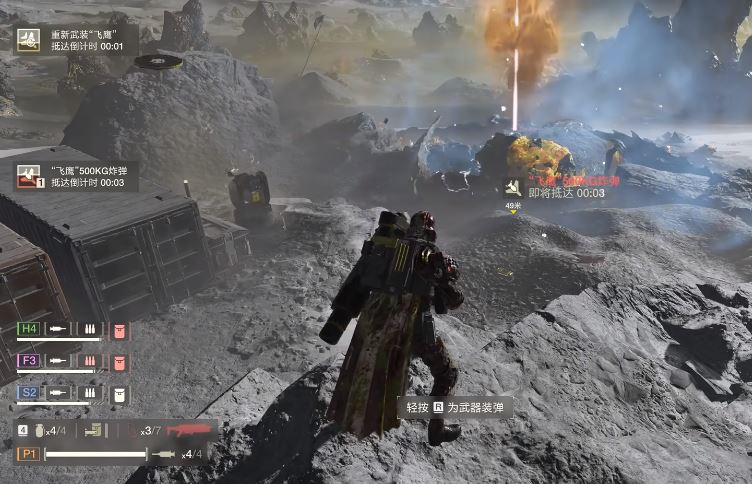Click H4's backpack status icon
Viewport: 752px width, 484px height.
119,329
